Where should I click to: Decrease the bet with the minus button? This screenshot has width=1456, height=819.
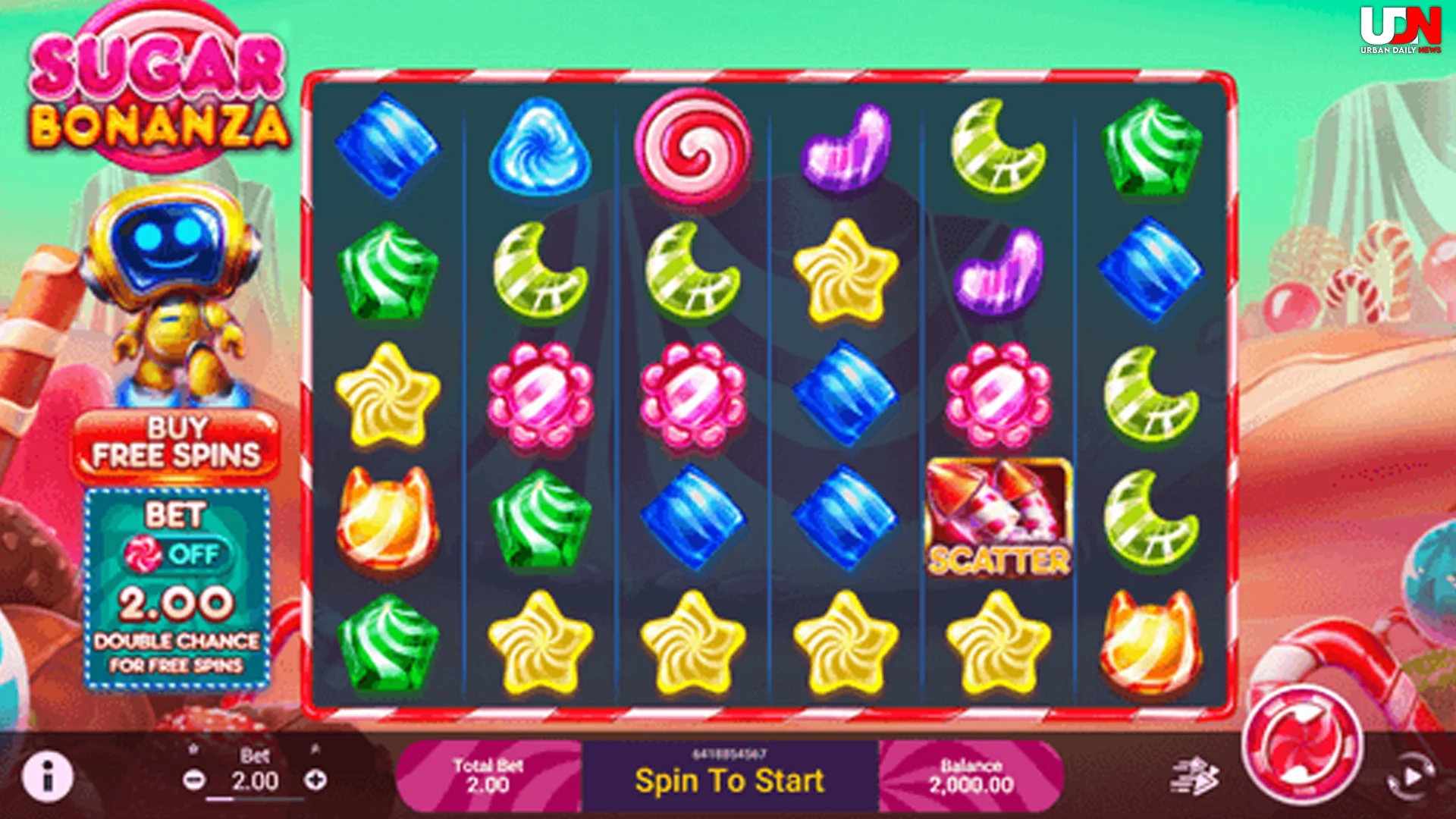tap(196, 777)
